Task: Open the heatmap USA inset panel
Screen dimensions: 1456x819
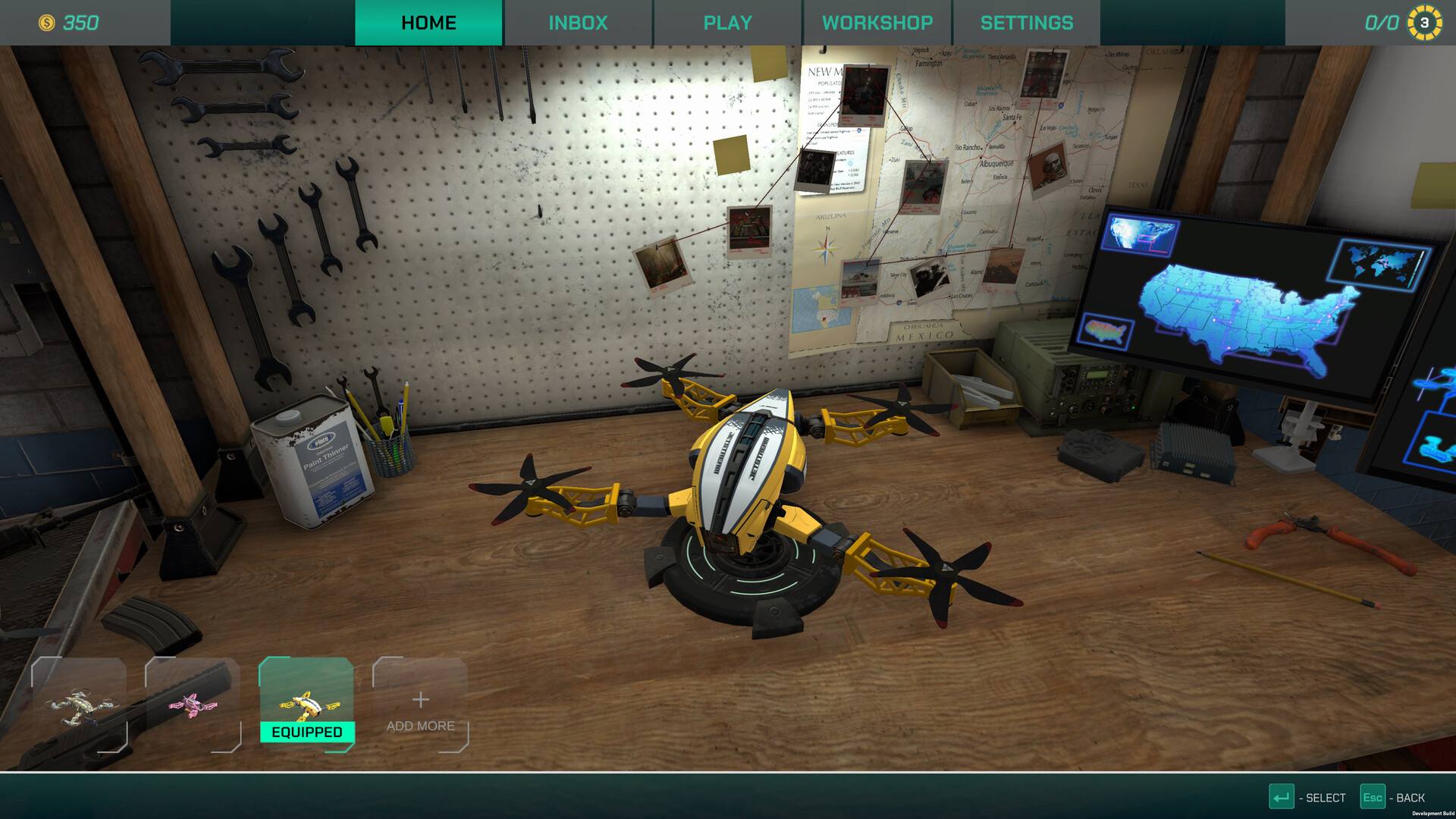Action: (x=1107, y=331)
